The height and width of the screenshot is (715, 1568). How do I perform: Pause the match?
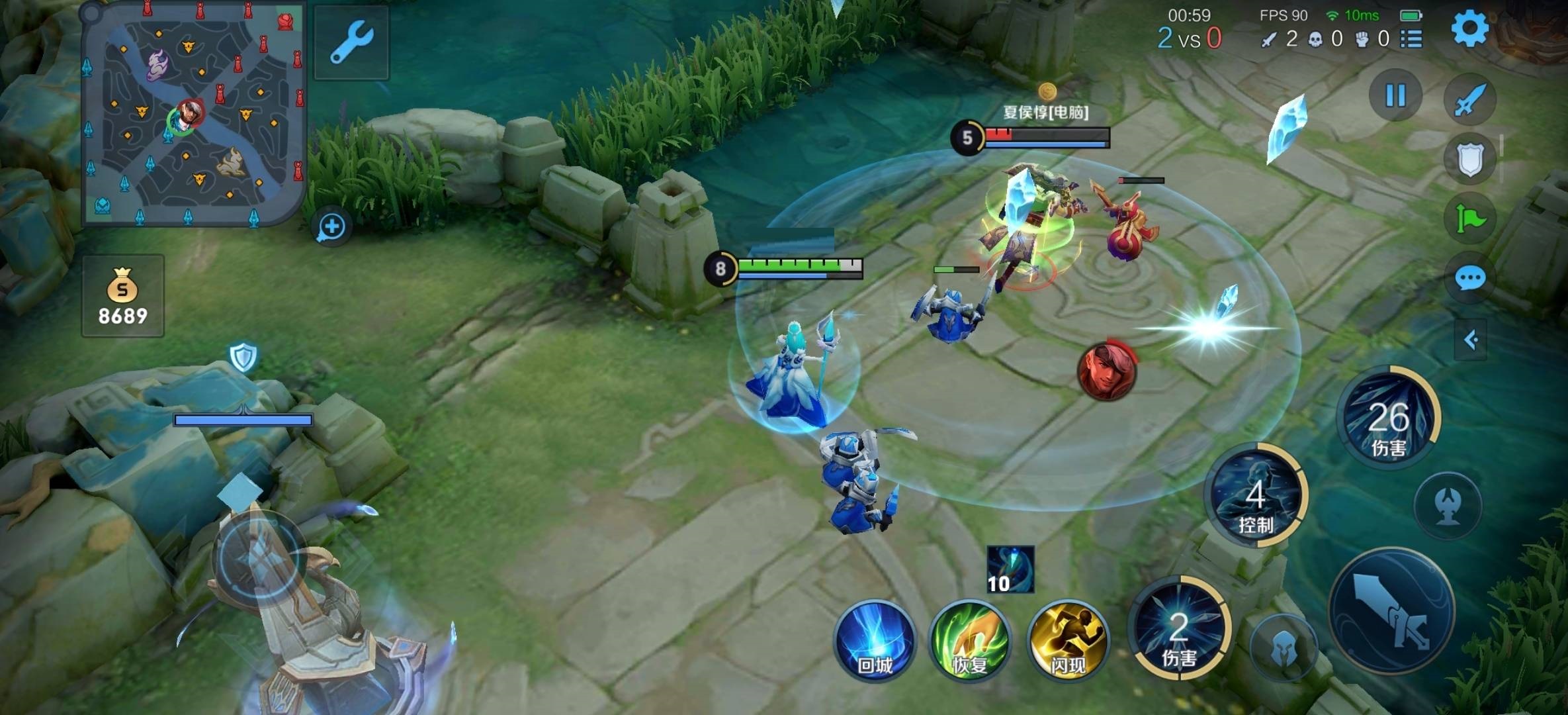click(x=1395, y=96)
